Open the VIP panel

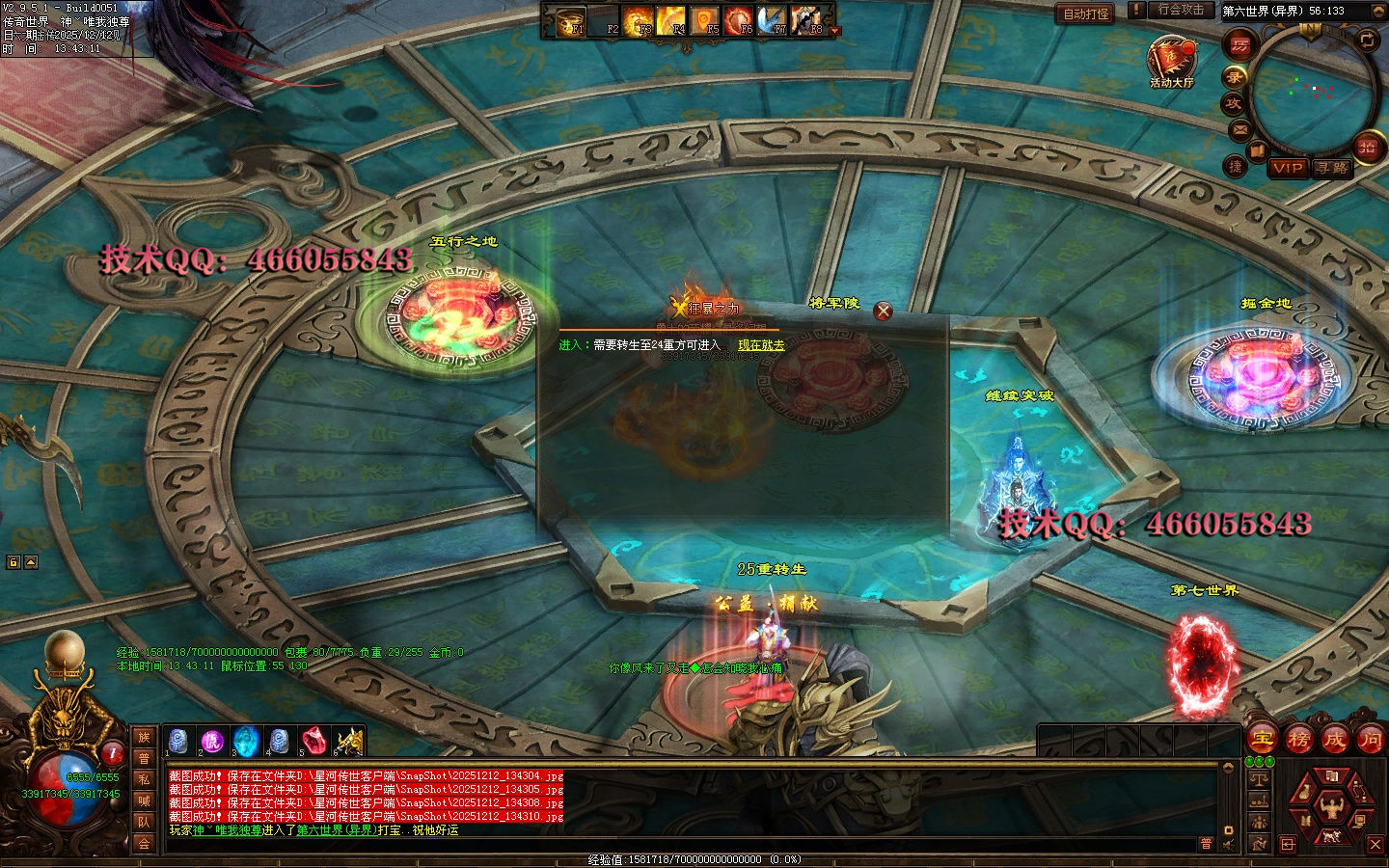tap(1287, 168)
